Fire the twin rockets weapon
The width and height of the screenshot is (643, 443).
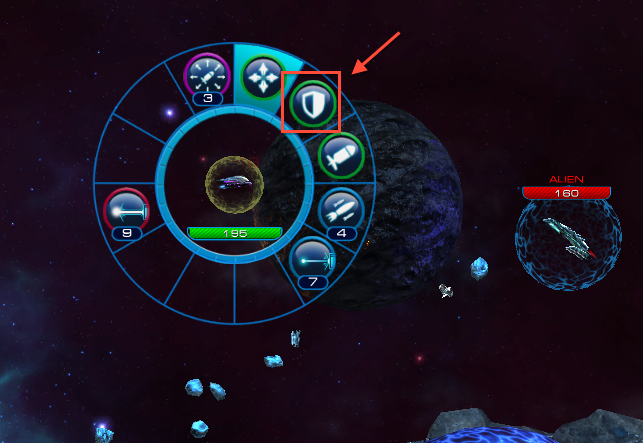click(340, 210)
